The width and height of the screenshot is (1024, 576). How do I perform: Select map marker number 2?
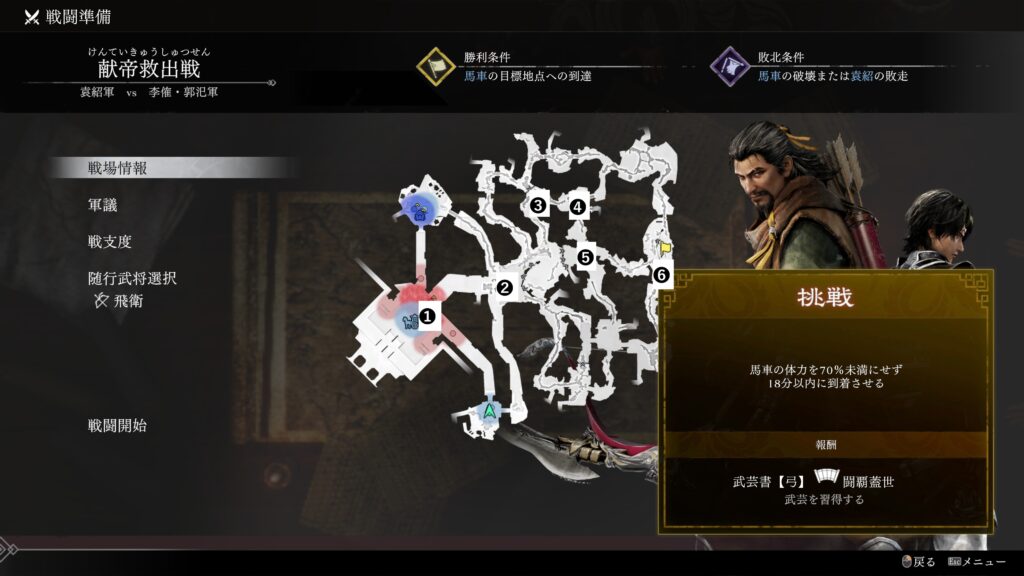click(x=505, y=288)
